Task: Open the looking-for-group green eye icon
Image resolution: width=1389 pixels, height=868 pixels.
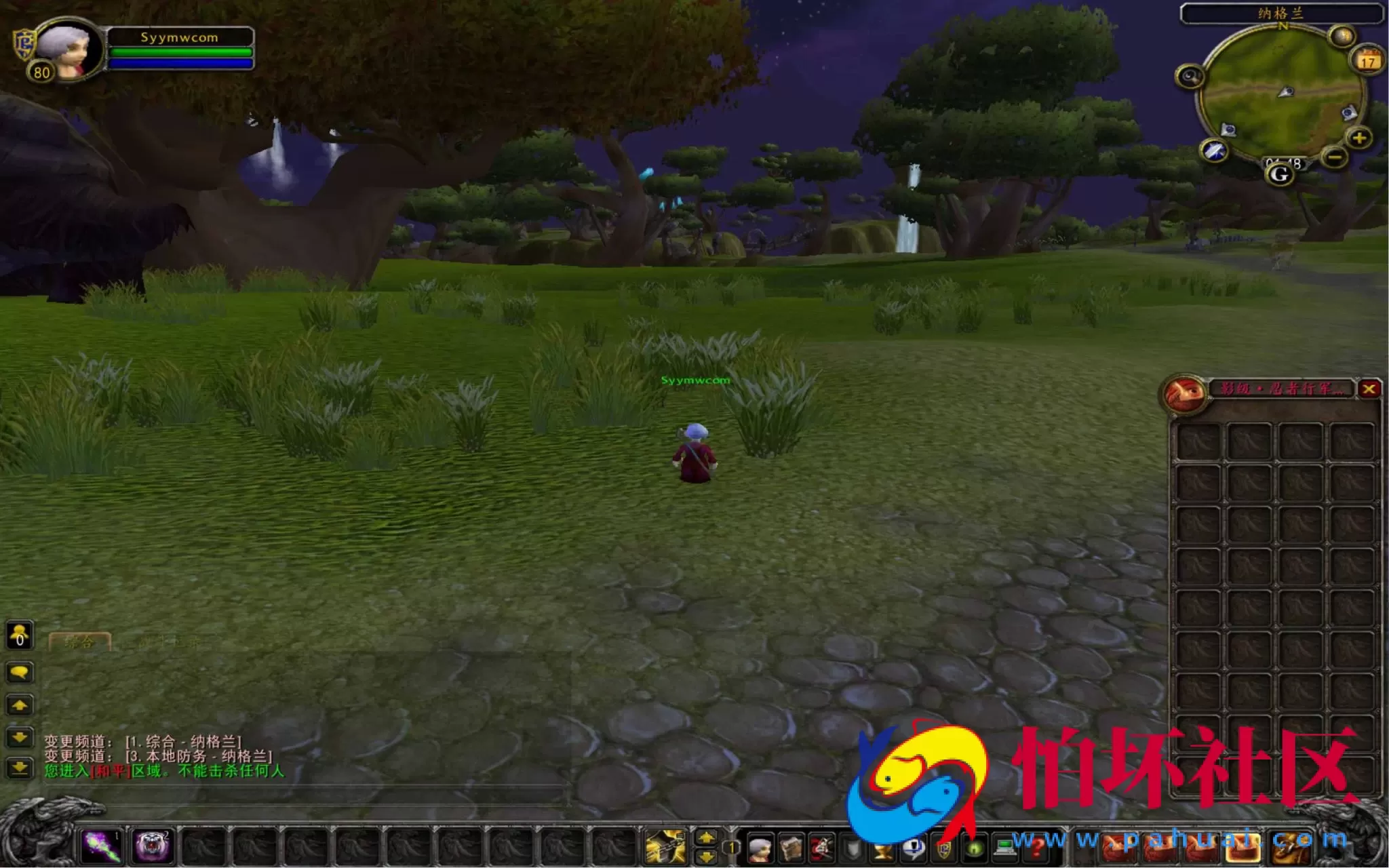Action: click(x=974, y=848)
